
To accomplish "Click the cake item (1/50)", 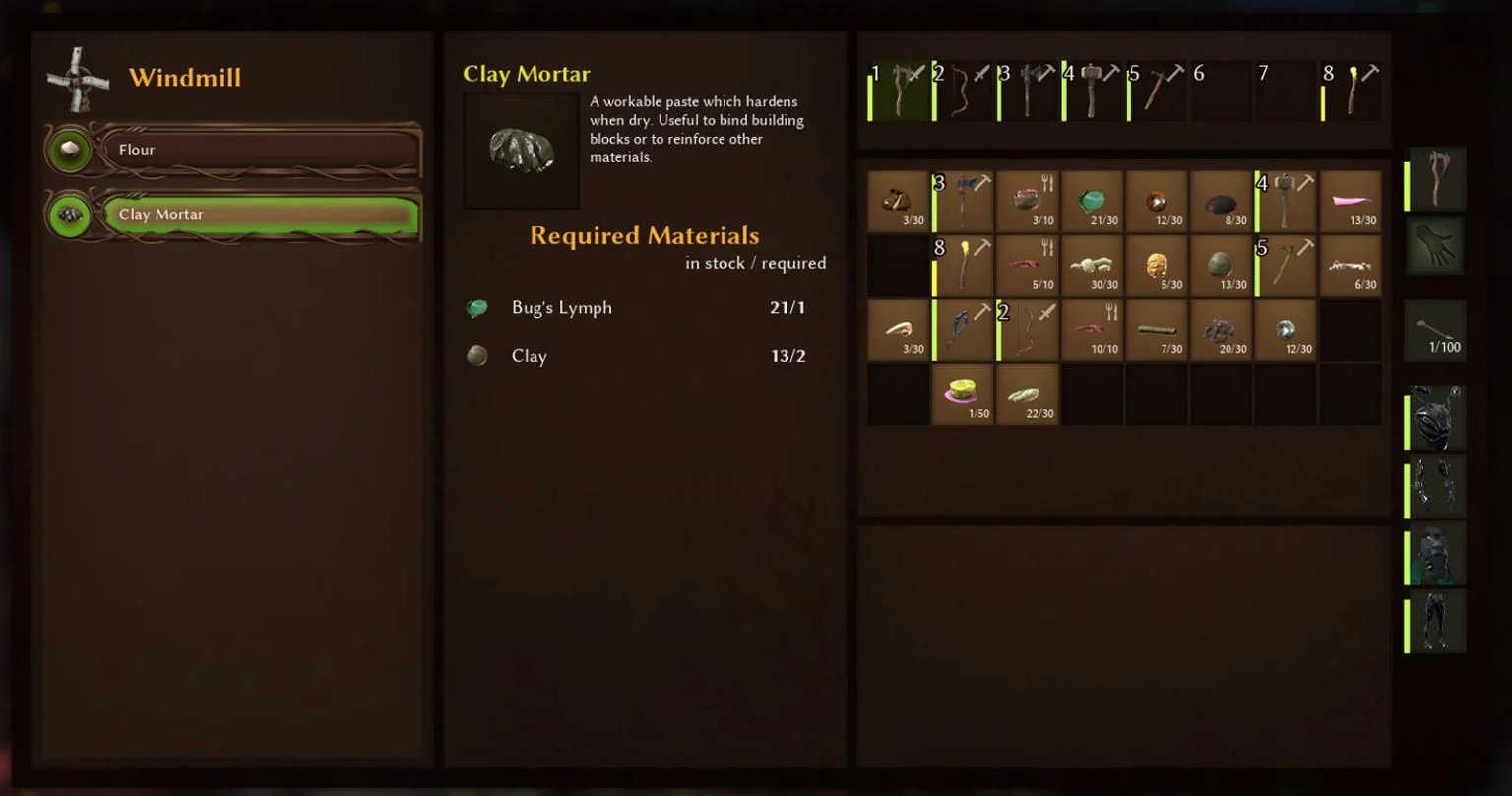I will [962, 394].
